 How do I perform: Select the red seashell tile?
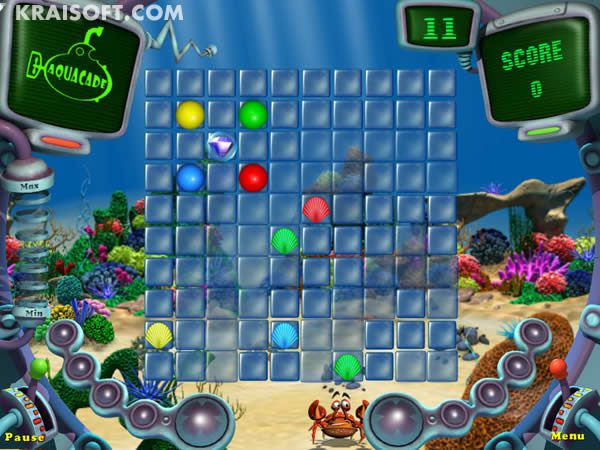click(316, 210)
